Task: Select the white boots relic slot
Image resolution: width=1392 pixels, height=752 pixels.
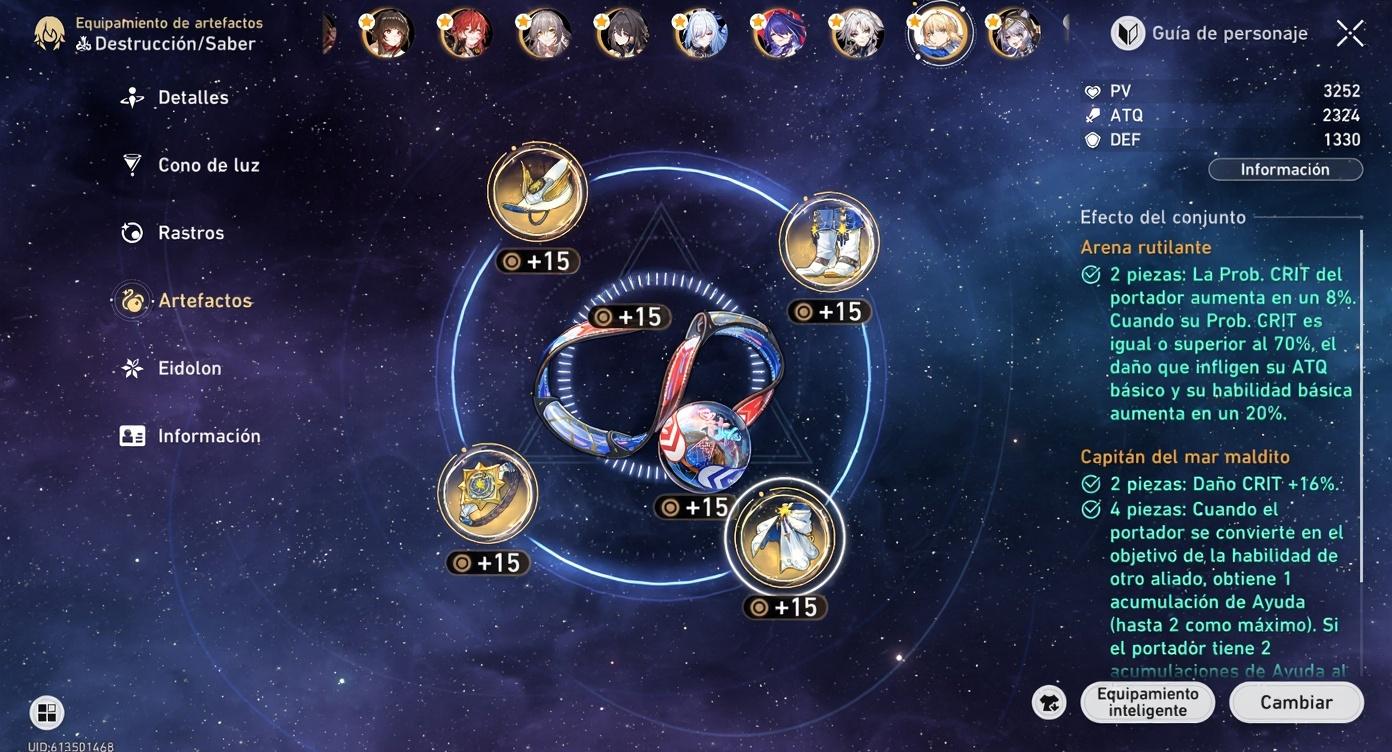Action: (828, 243)
